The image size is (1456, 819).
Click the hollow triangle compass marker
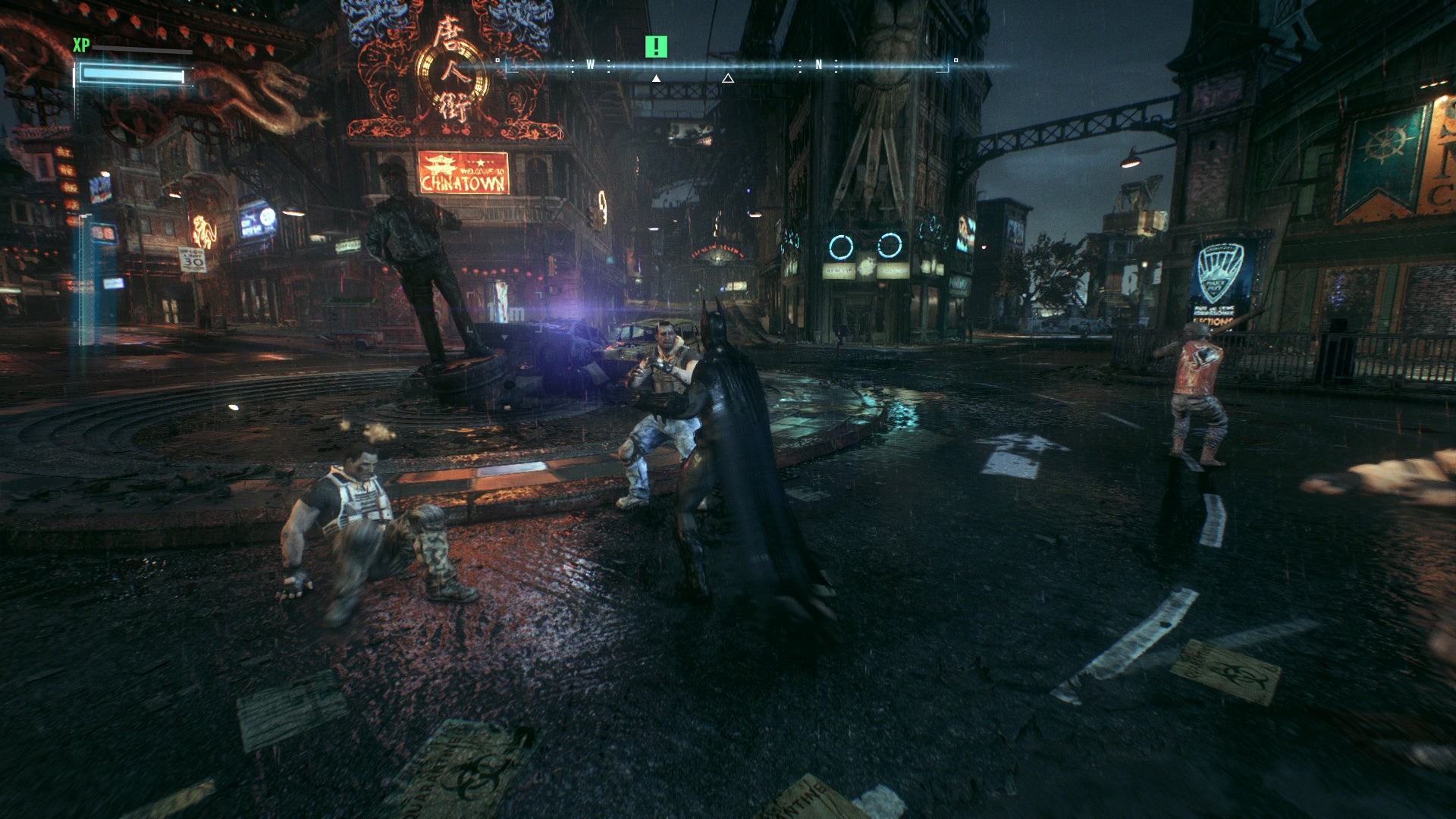coord(728,78)
